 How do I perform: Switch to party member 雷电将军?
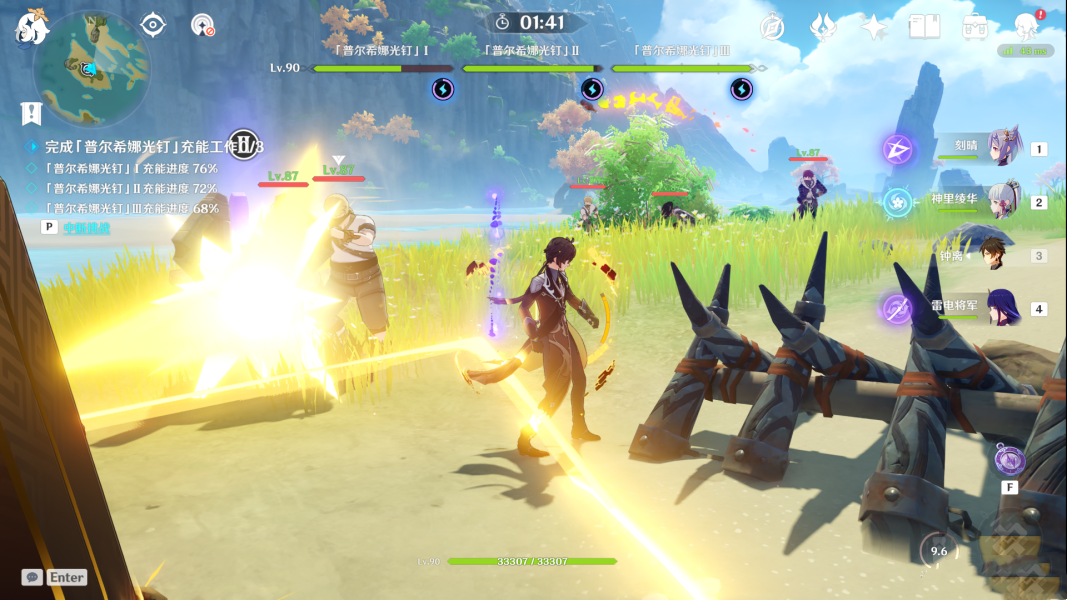click(x=1003, y=308)
